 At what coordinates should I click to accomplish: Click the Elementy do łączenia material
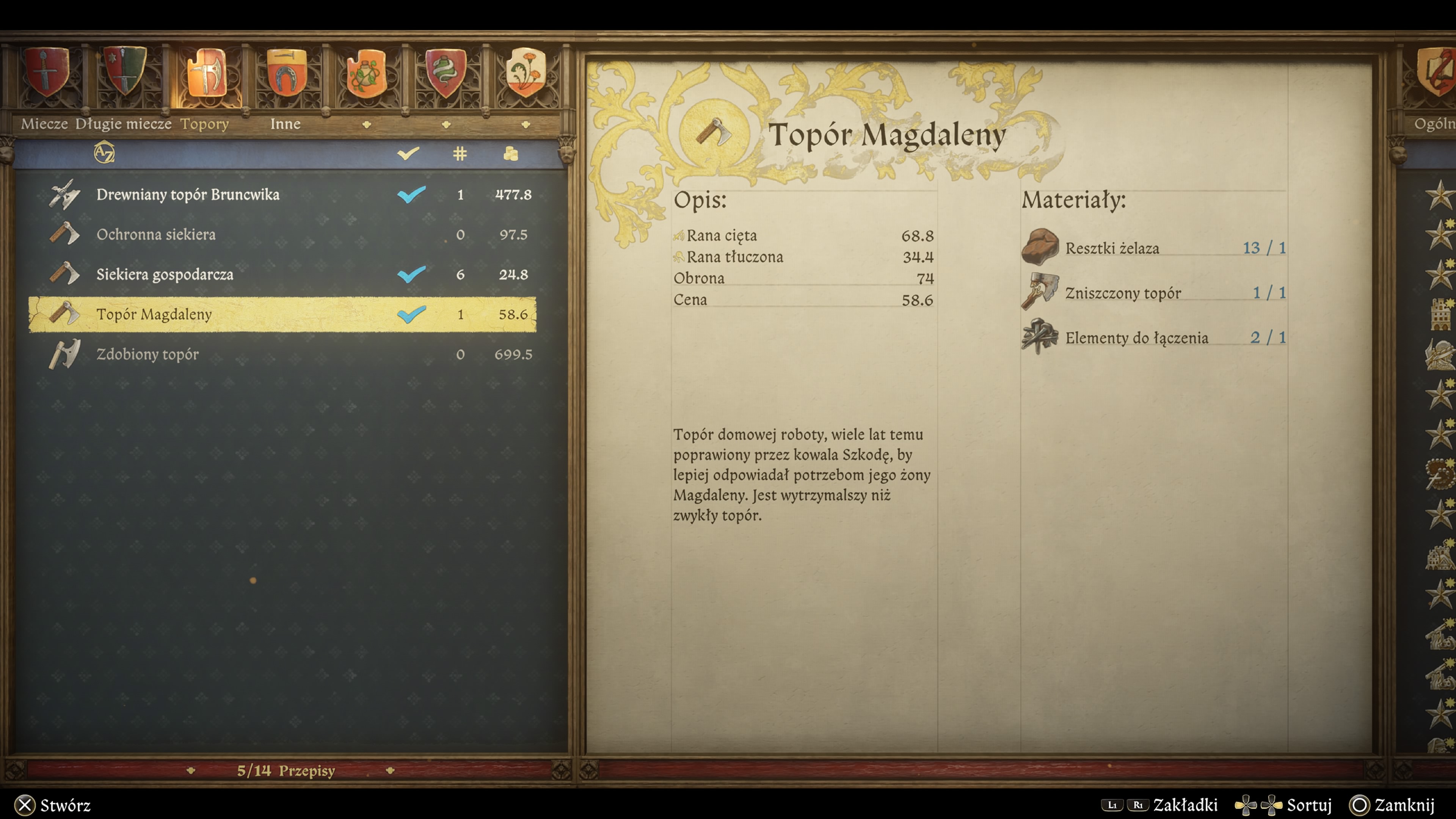[x=1136, y=338]
